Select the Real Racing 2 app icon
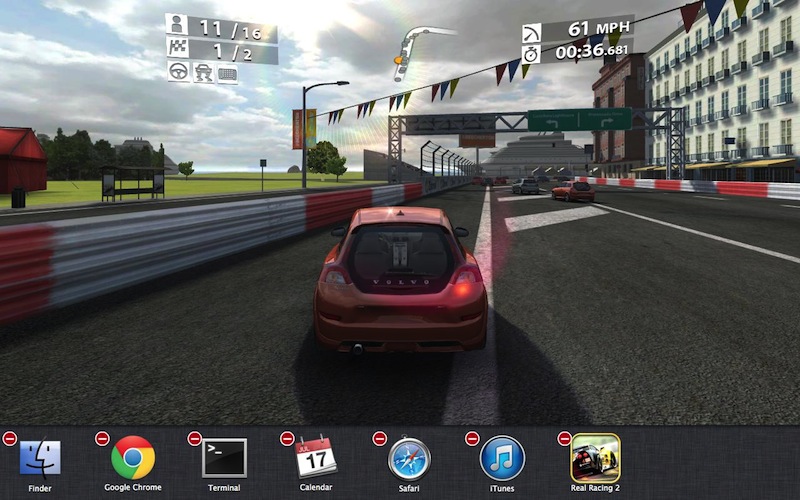This screenshot has width=800, height=500. coord(595,458)
